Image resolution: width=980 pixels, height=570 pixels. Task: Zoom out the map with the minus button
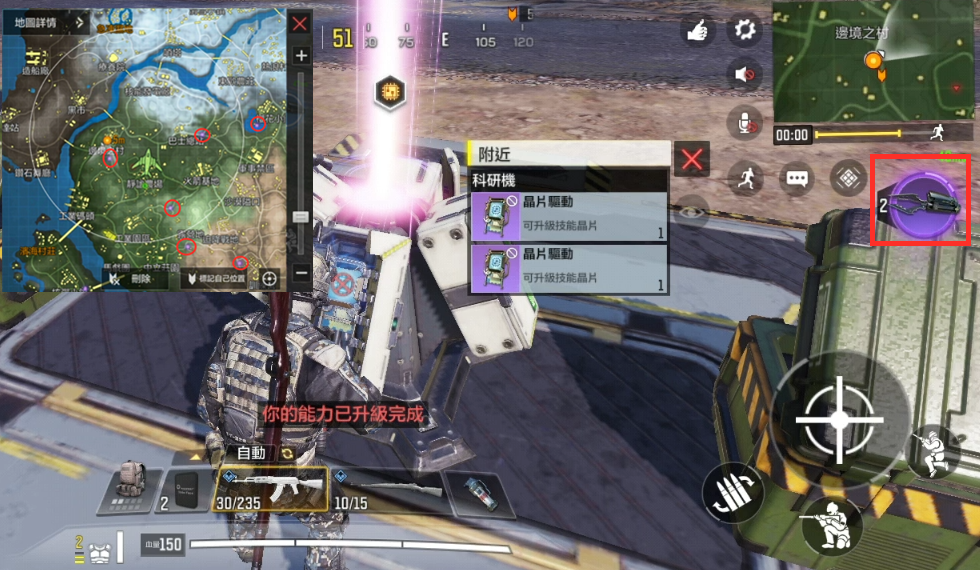click(301, 273)
